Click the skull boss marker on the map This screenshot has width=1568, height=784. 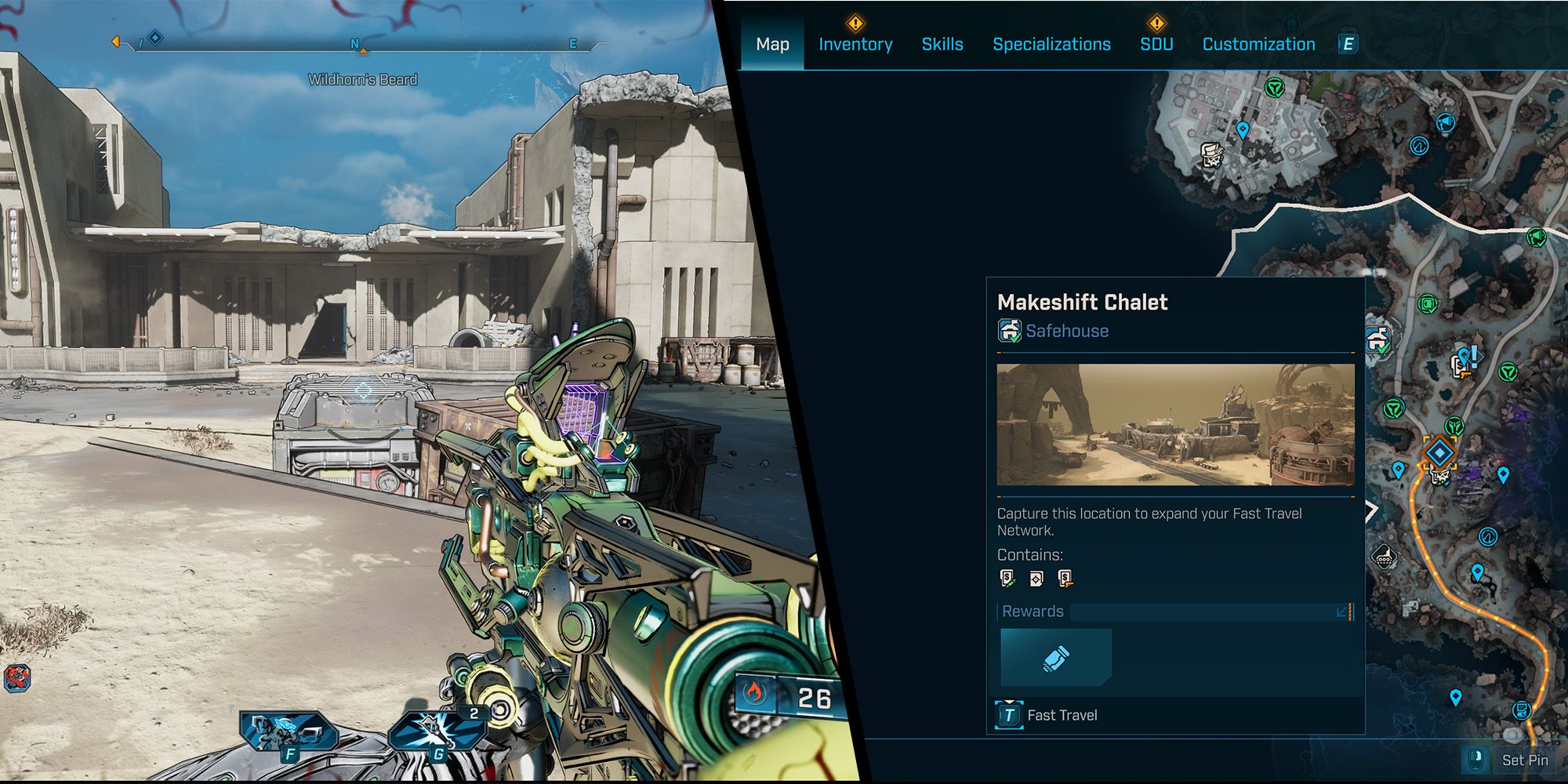click(1213, 154)
